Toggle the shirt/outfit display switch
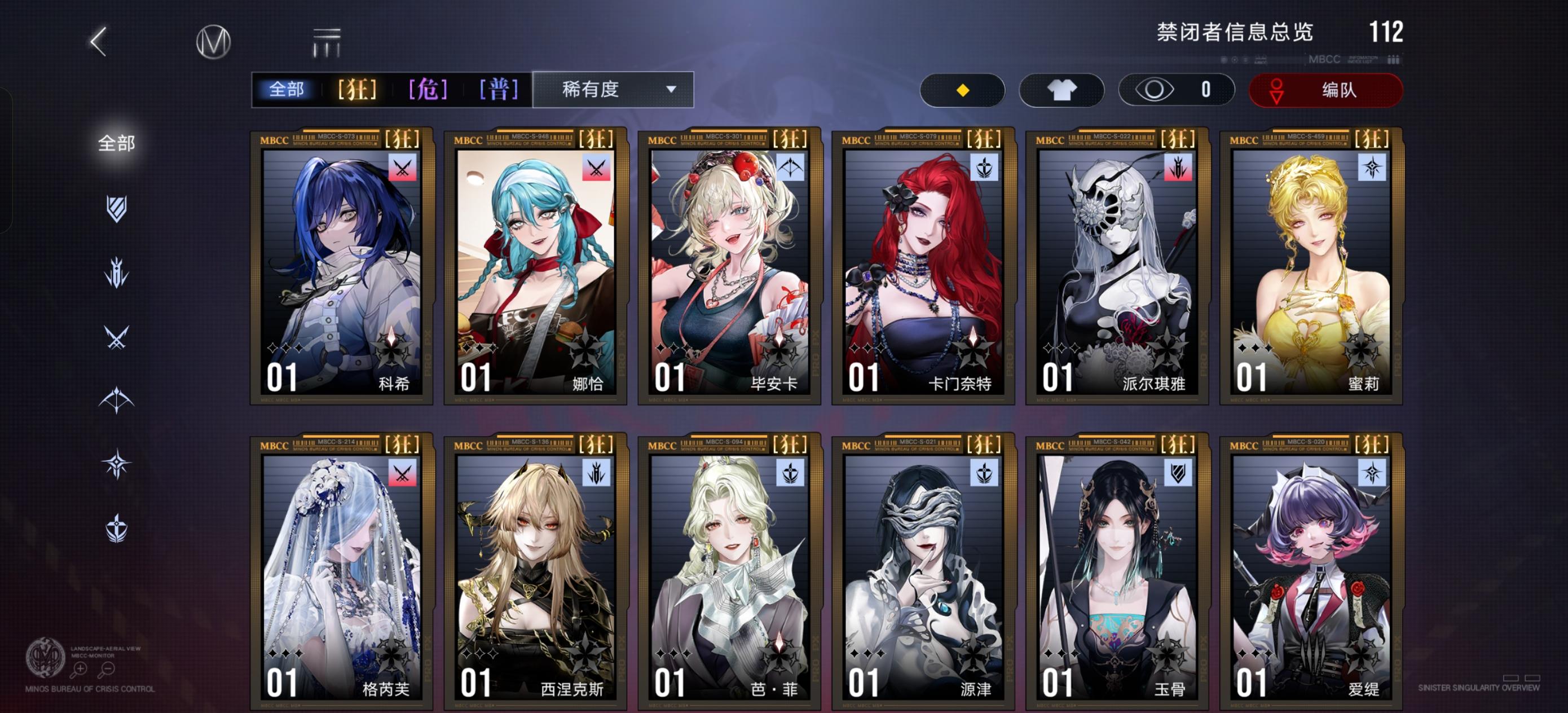 click(x=1062, y=90)
